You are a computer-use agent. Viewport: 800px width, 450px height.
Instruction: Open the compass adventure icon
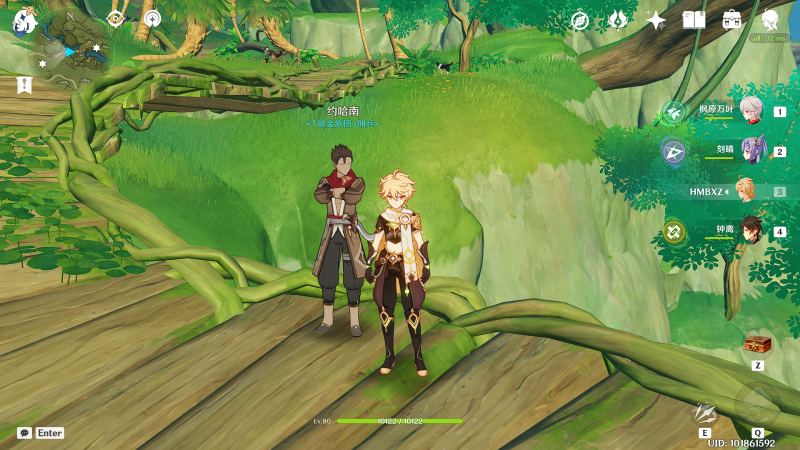[579, 20]
